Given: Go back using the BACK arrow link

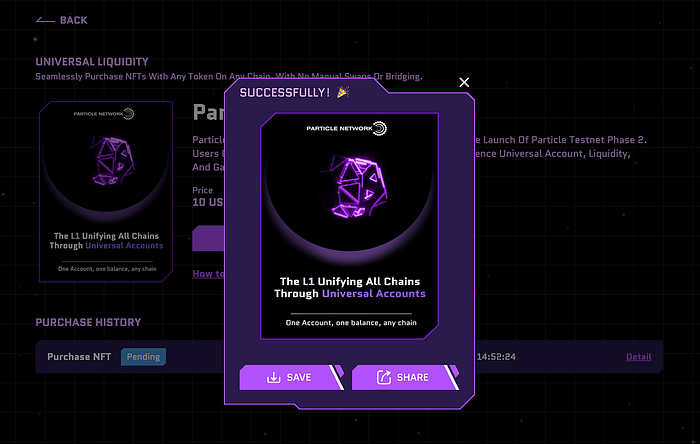Looking at the screenshot, I should point(62,20).
